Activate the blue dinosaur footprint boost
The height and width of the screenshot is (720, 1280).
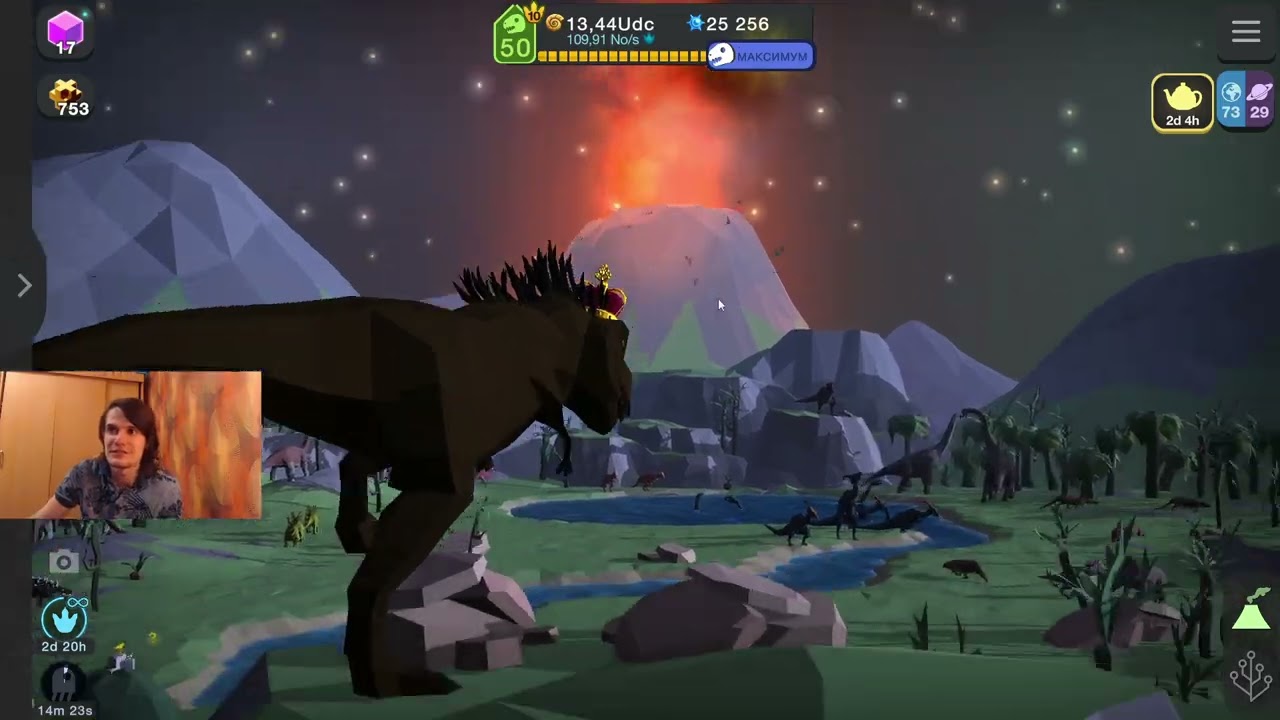point(63,620)
